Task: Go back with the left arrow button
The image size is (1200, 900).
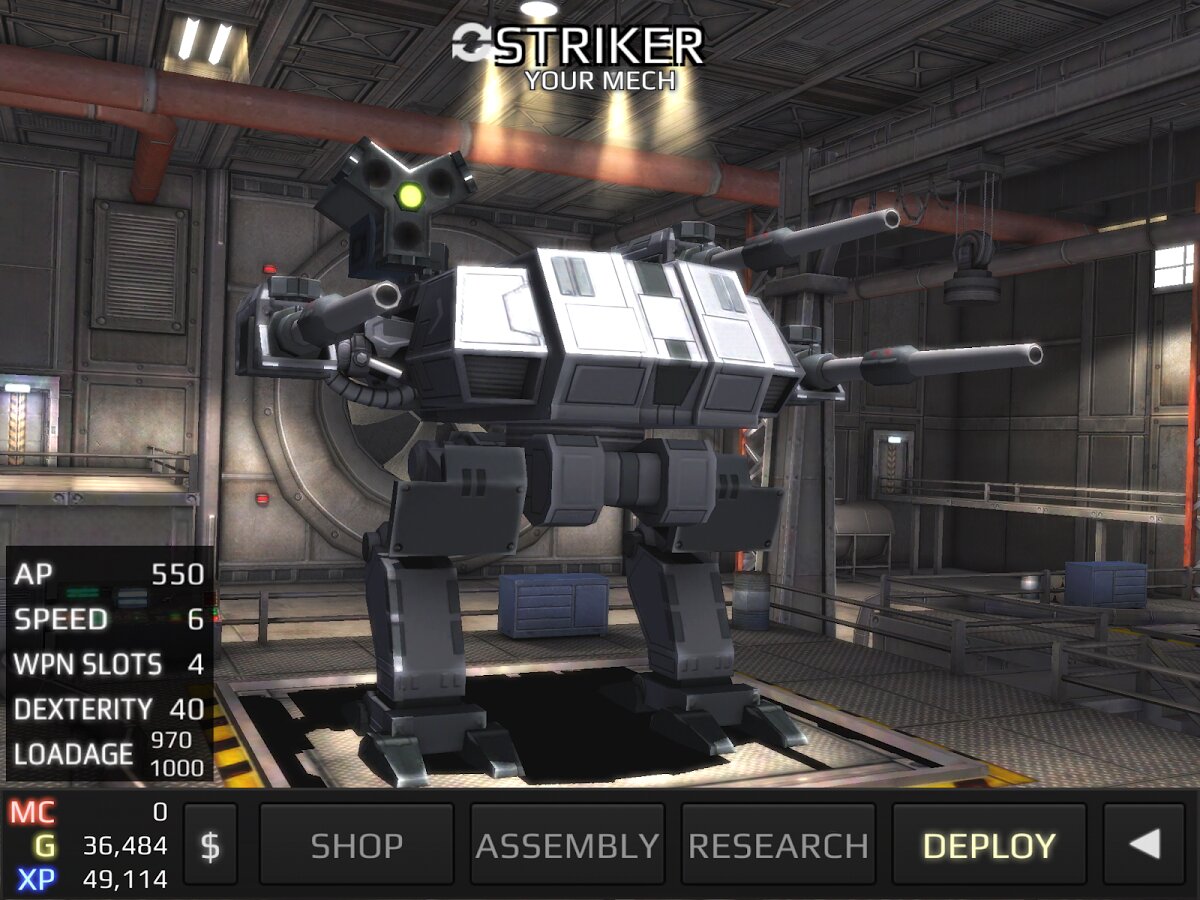Action: pyautogui.click(x=1146, y=845)
